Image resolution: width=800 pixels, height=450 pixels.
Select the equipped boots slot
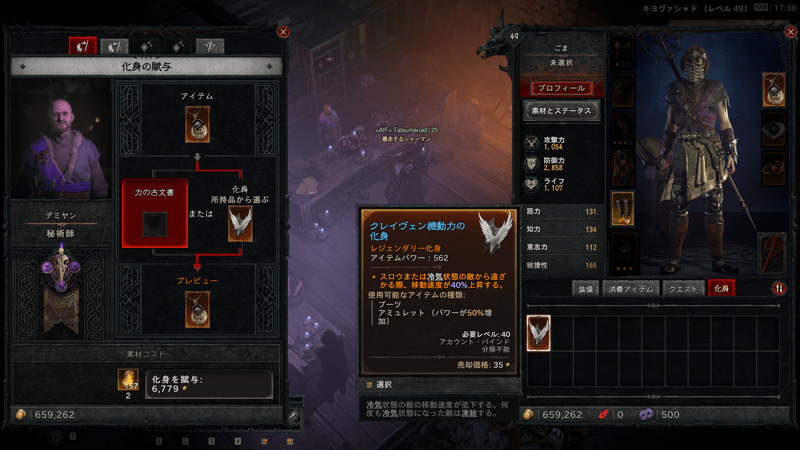coord(622,209)
